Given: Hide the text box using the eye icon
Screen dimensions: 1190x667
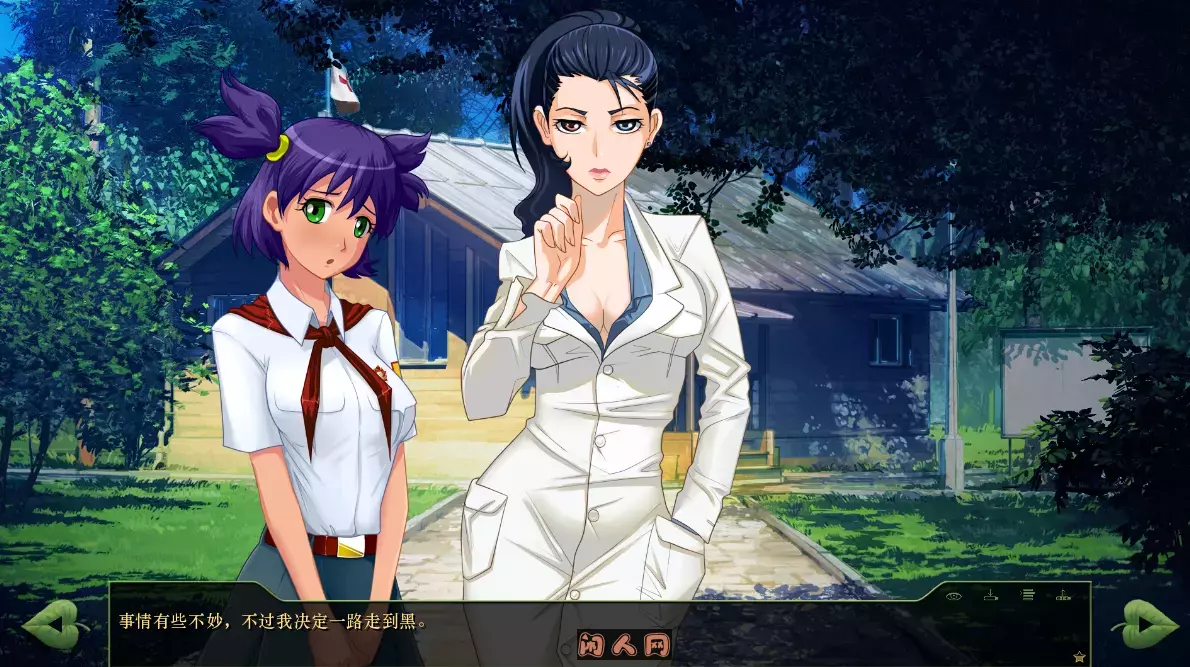Looking at the screenshot, I should coord(953,595).
